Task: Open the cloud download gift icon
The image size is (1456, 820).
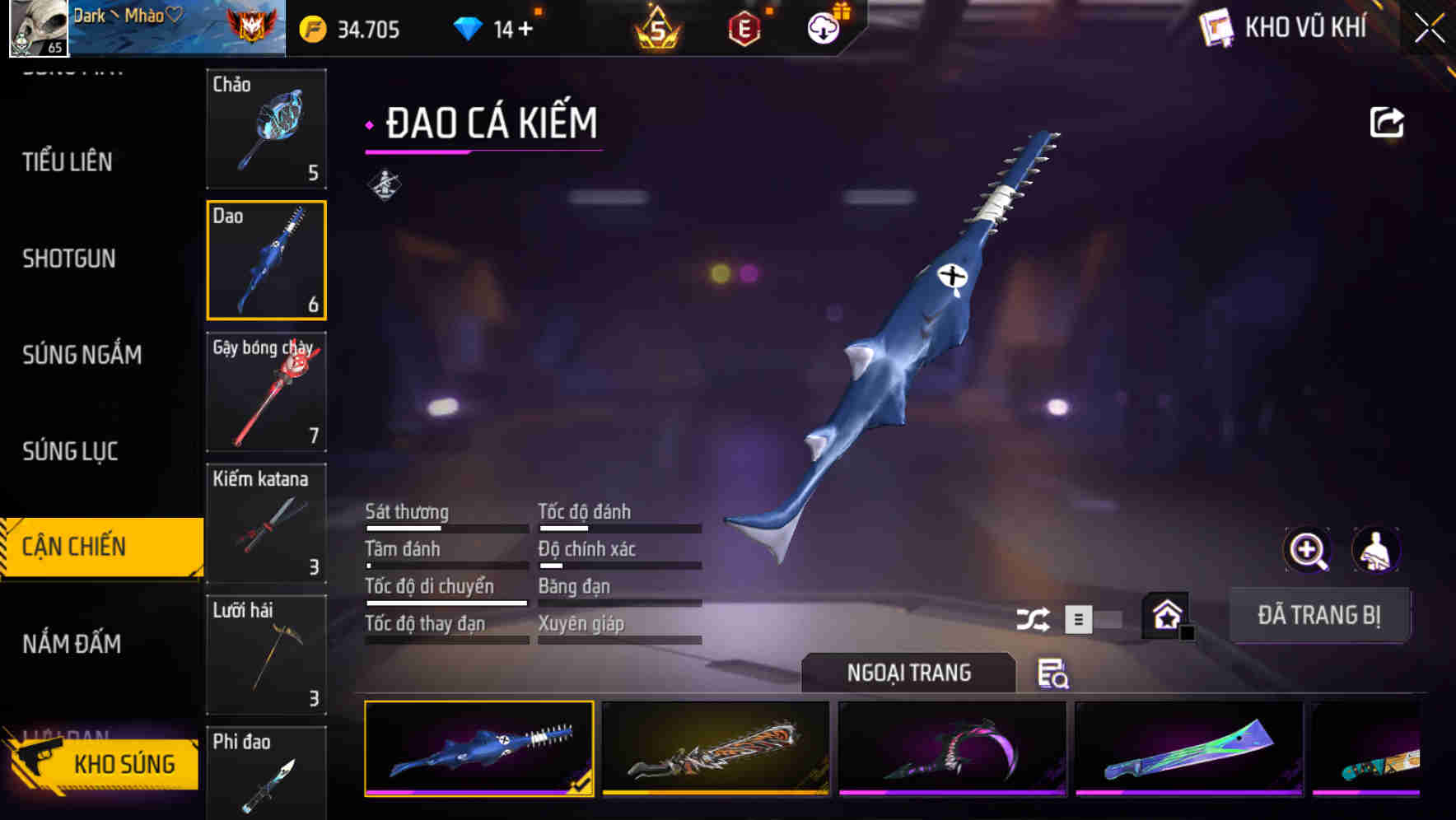Action: [823, 26]
